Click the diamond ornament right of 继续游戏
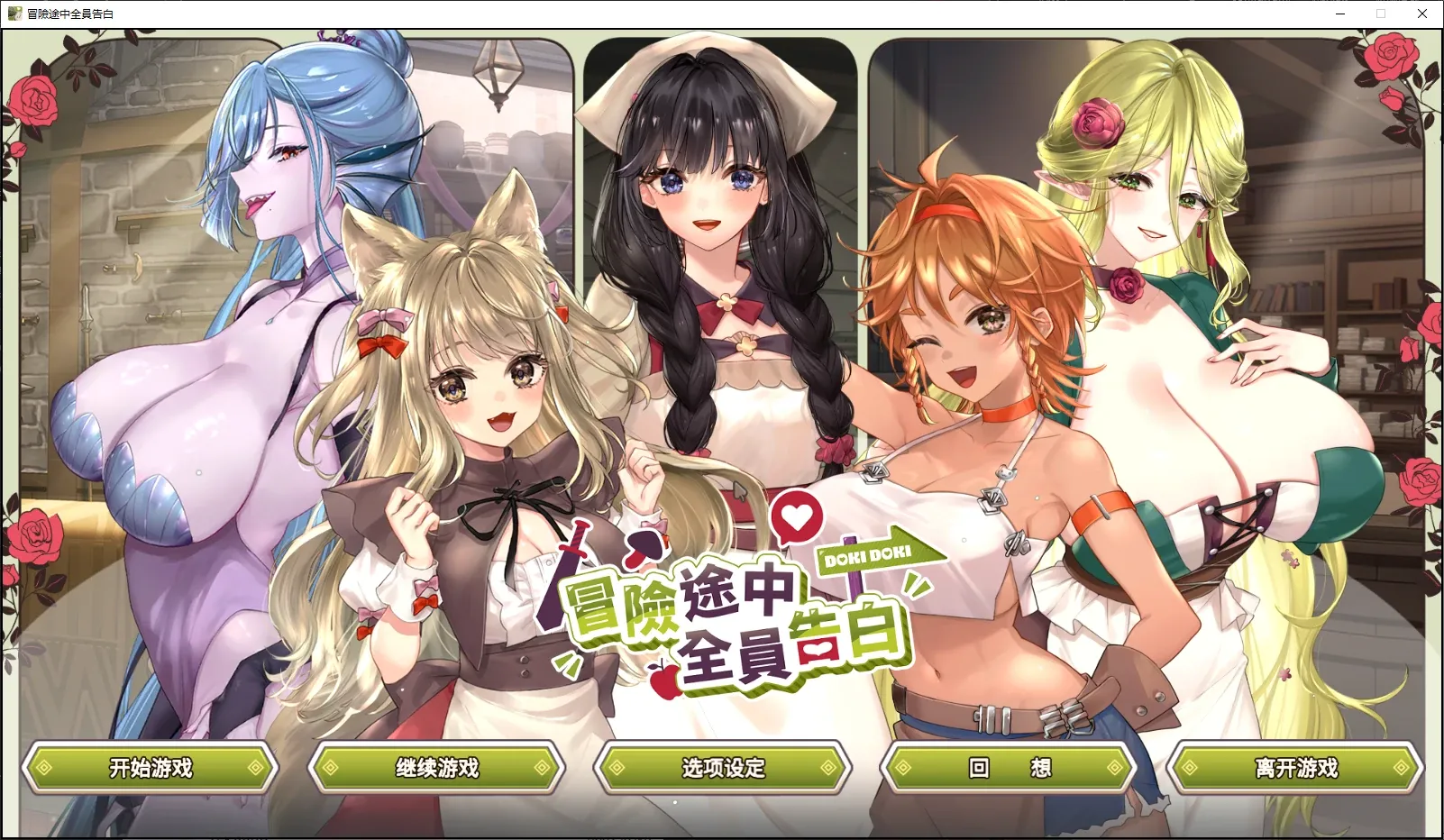Image resolution: width=1444 pixels, height=840 pixels. 542,768
